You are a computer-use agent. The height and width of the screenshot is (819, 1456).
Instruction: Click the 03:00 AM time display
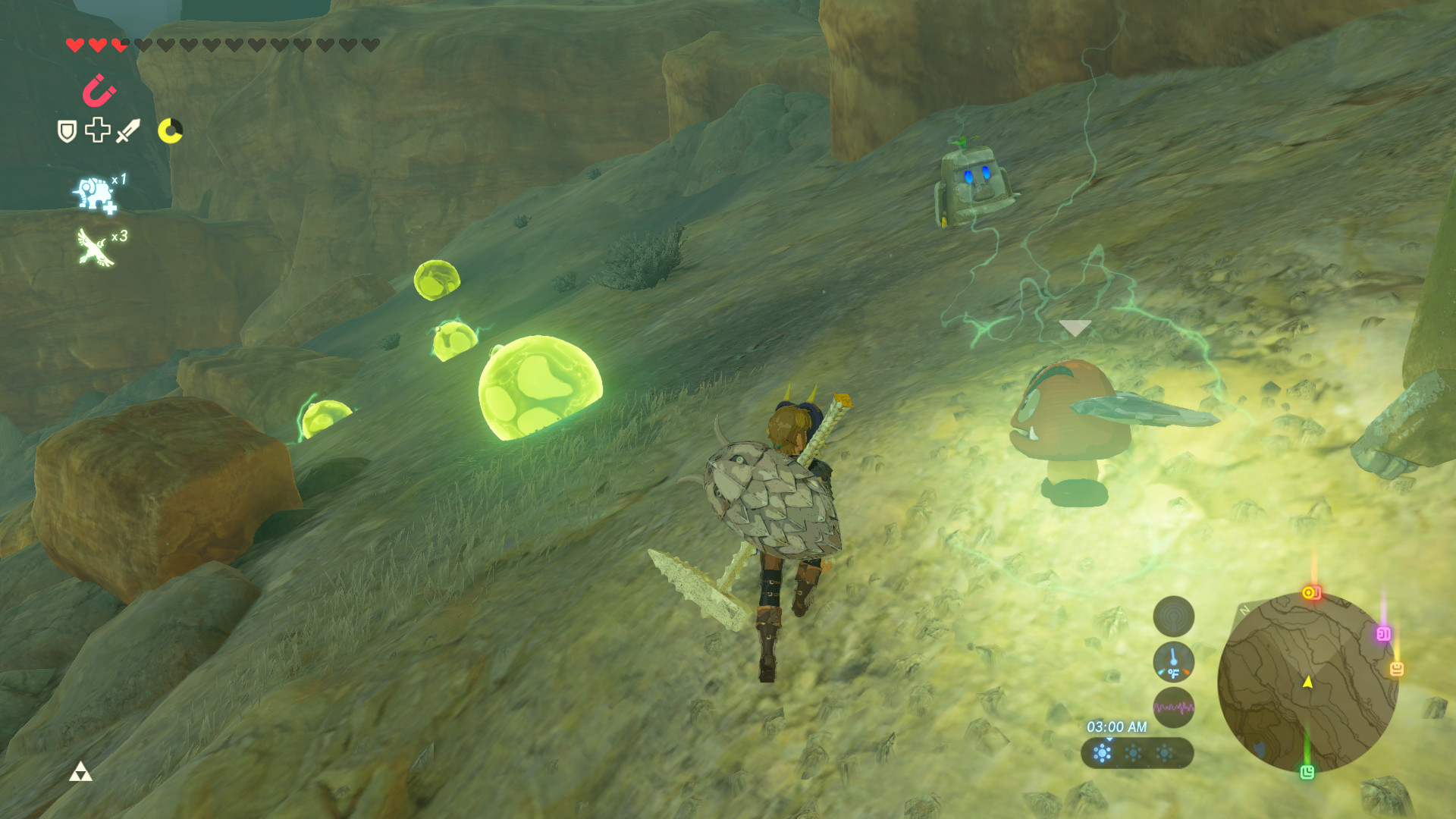point(1117,727)
